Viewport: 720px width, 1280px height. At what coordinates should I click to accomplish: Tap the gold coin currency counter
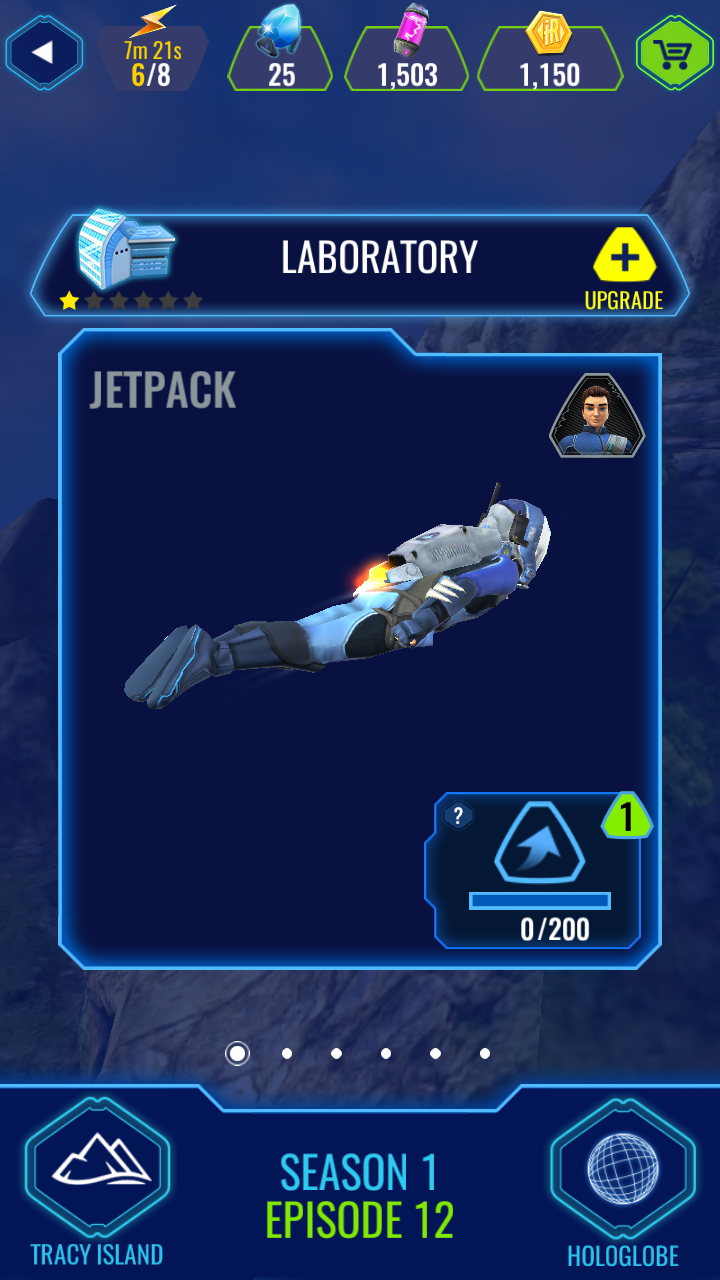tap(549, 58)
